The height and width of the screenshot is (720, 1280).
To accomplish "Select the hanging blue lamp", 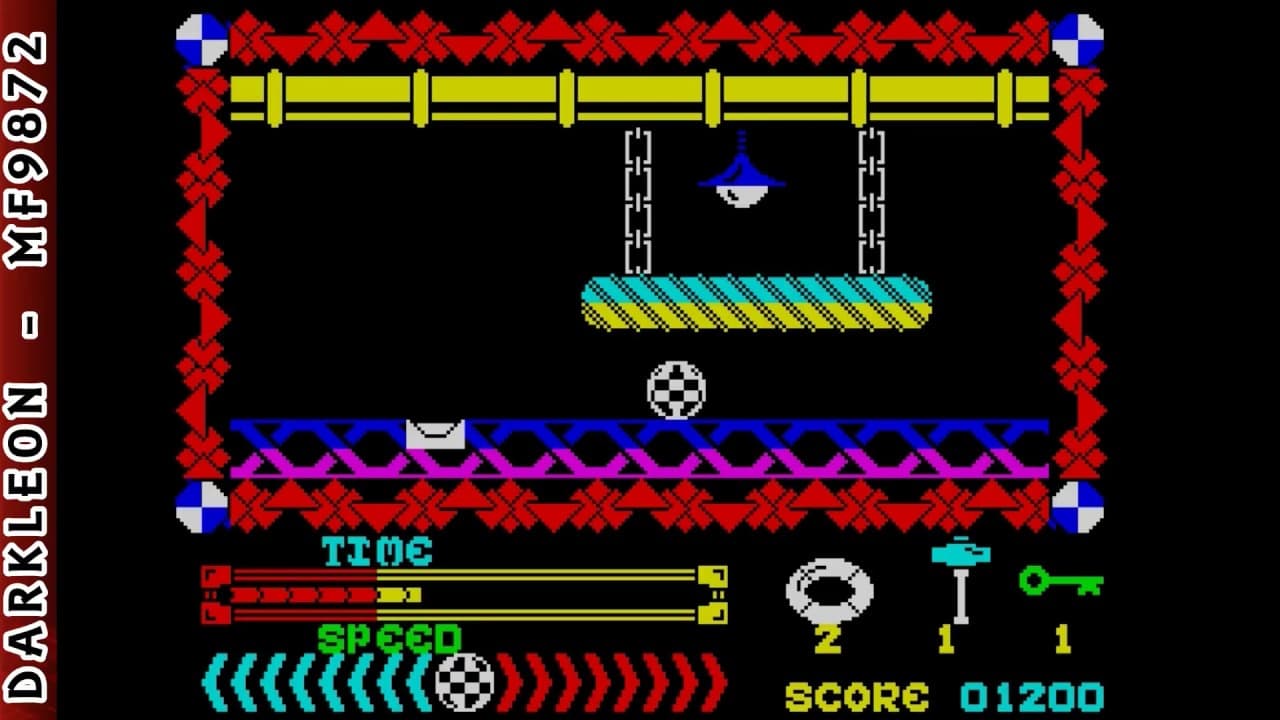I will click(x=740, y=175).
